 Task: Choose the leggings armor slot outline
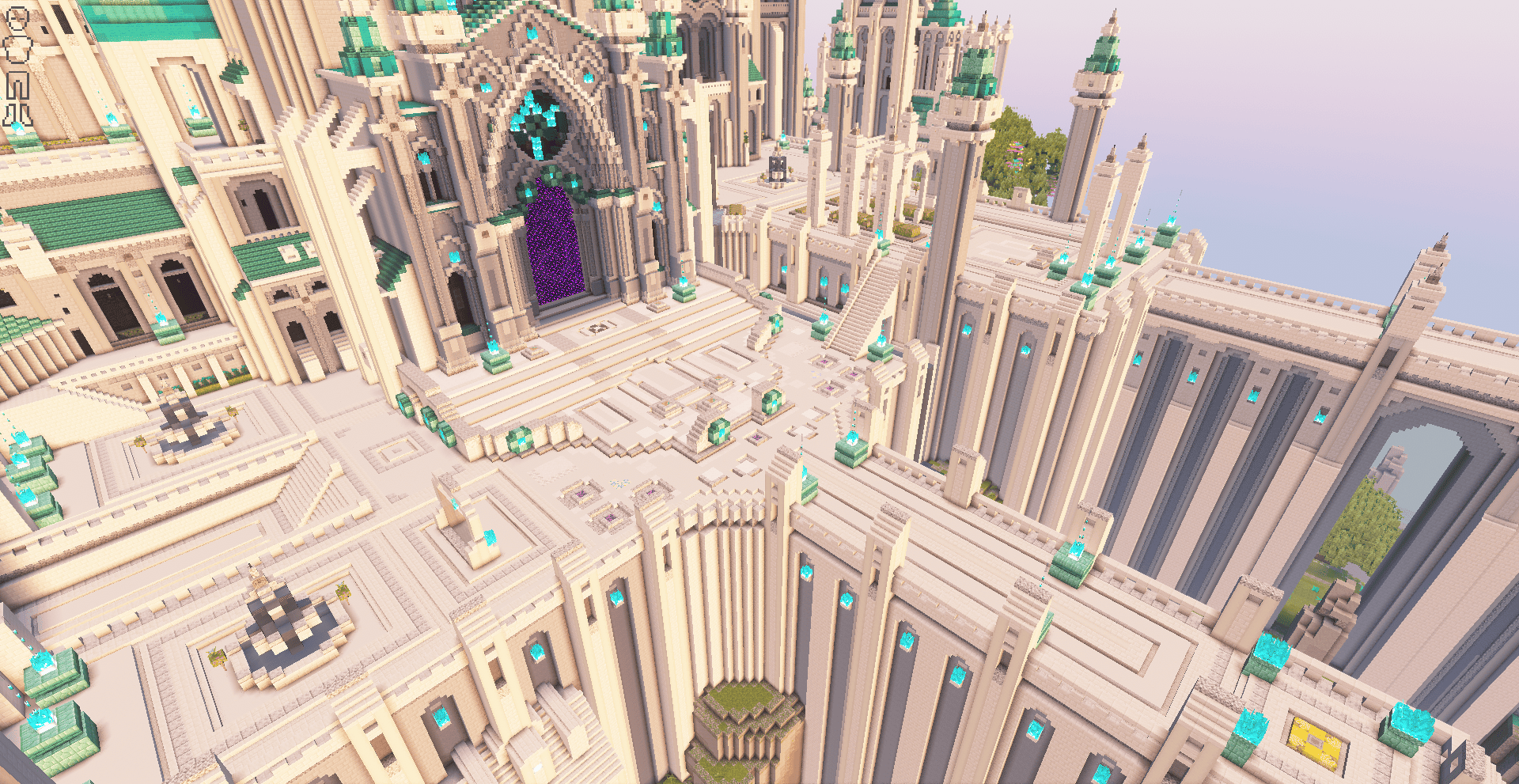pos(17,85)
